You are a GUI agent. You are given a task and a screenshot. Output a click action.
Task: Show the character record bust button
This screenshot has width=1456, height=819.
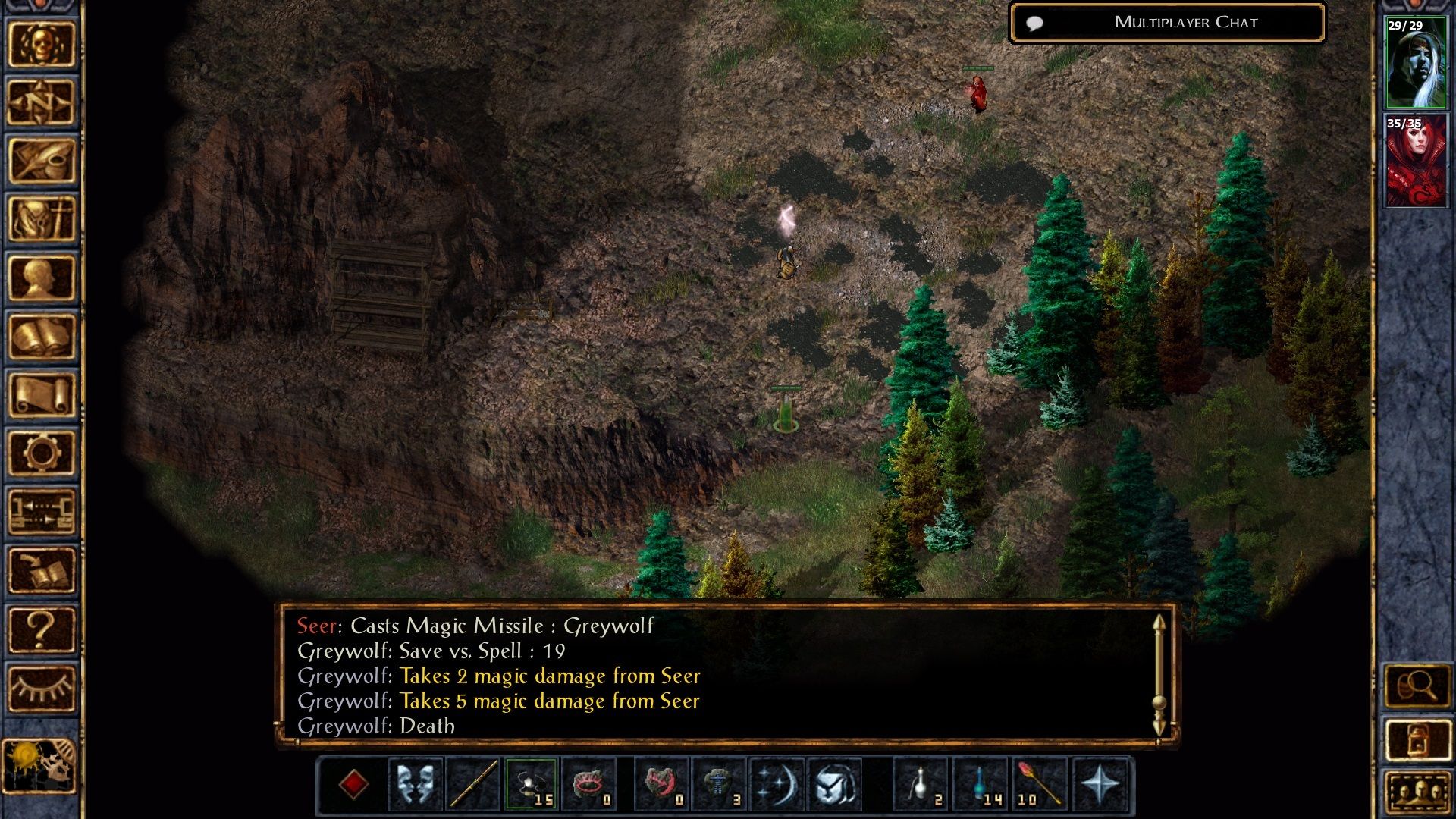(41, 278)
